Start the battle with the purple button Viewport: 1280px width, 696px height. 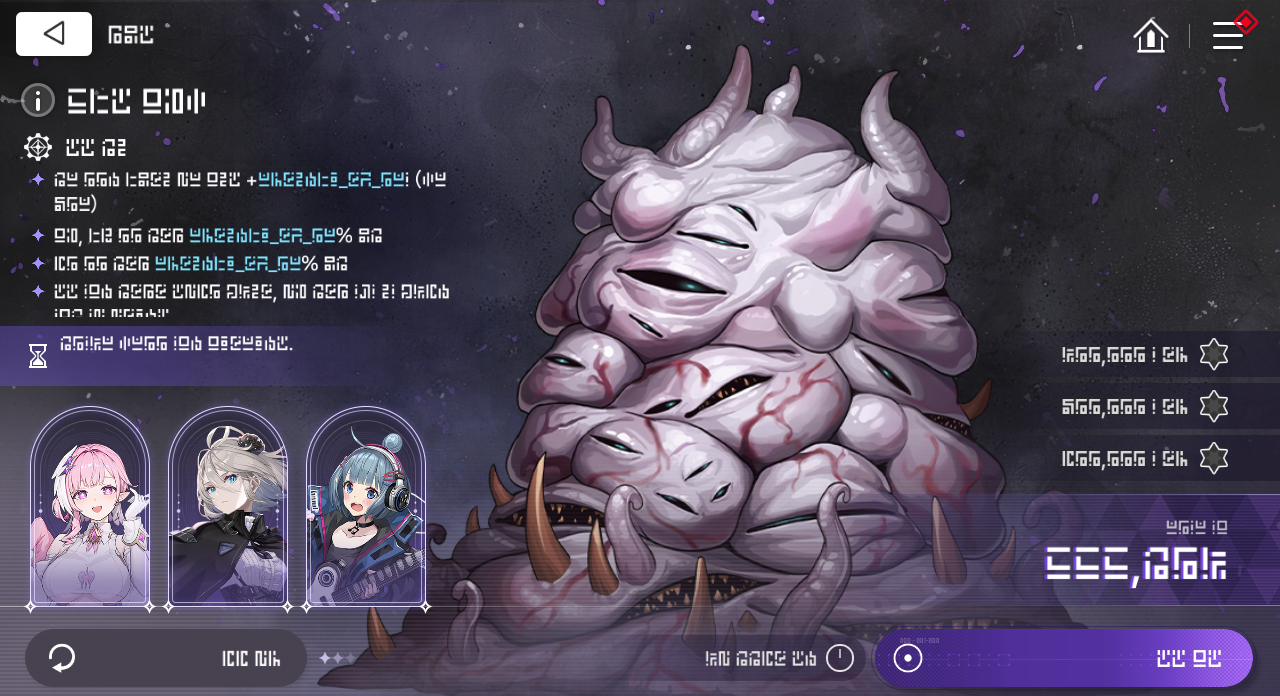pyautogui.click(x=1064, y=658)
